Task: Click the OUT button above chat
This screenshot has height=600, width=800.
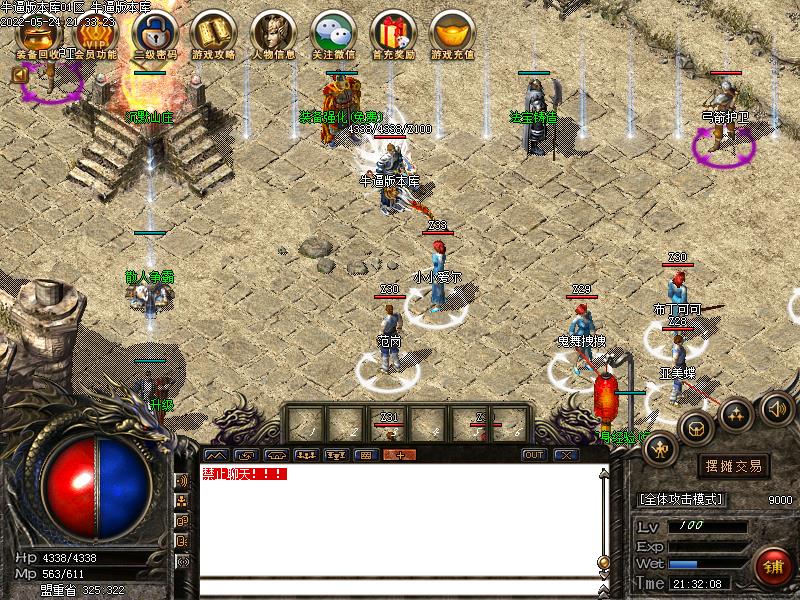Action: tap(535, 455)
